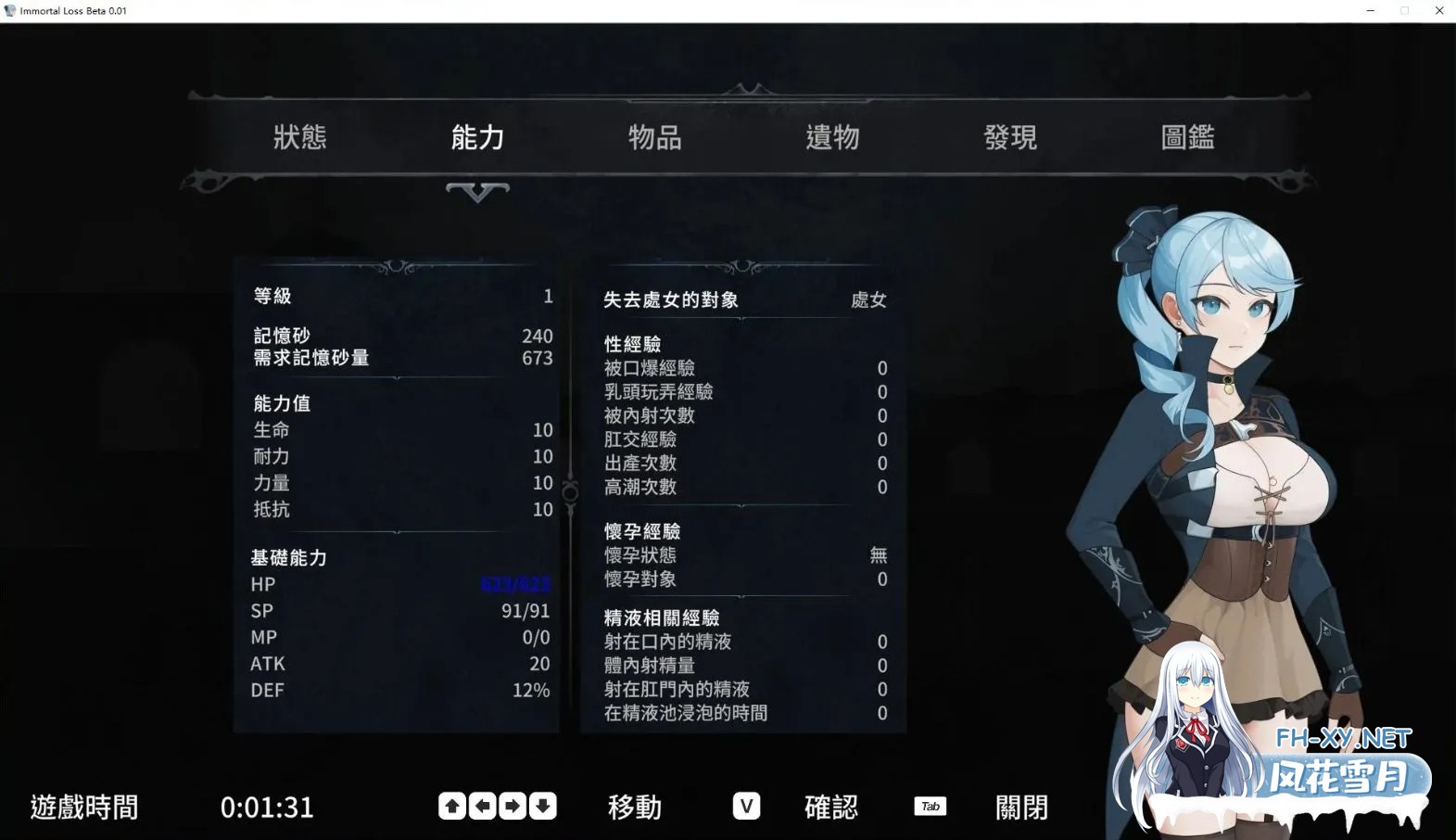Viewport: 1456px width, 840px height.
Task: Switch to the 物品 items tab
Action: pyautogui.click(x=655, y=137)
